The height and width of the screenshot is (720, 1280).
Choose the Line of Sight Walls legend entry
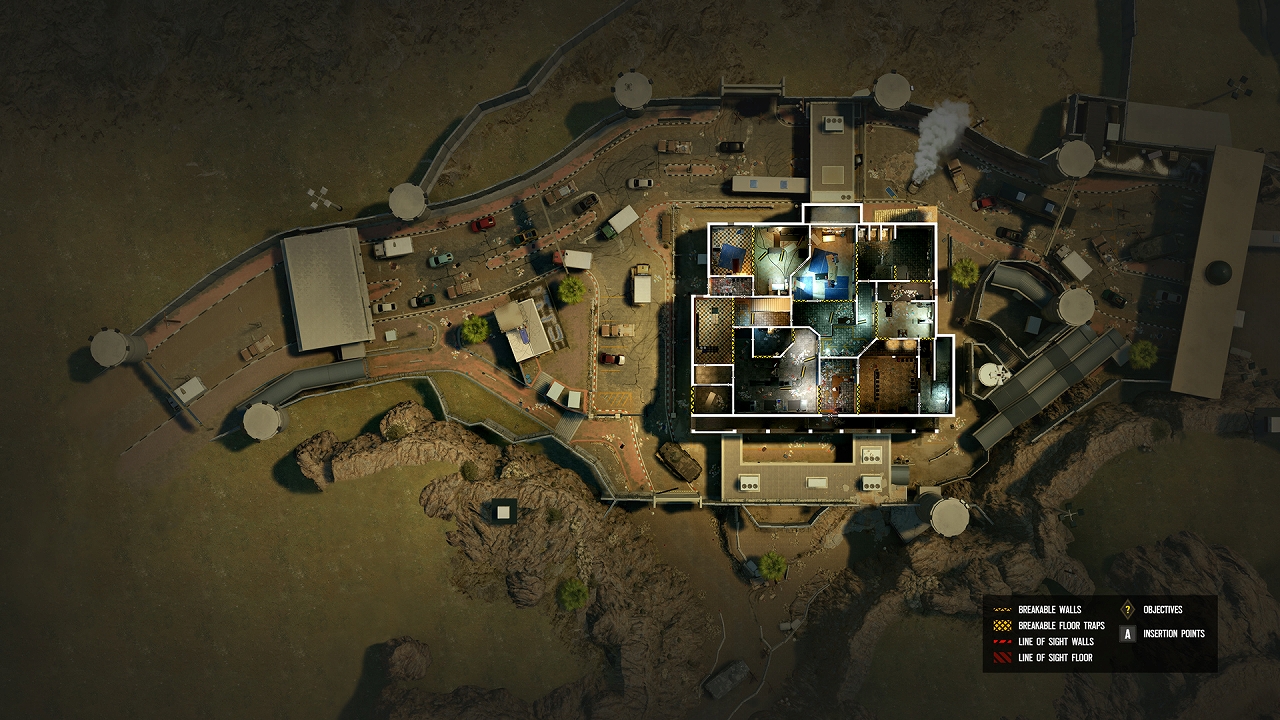(1055, 642)
